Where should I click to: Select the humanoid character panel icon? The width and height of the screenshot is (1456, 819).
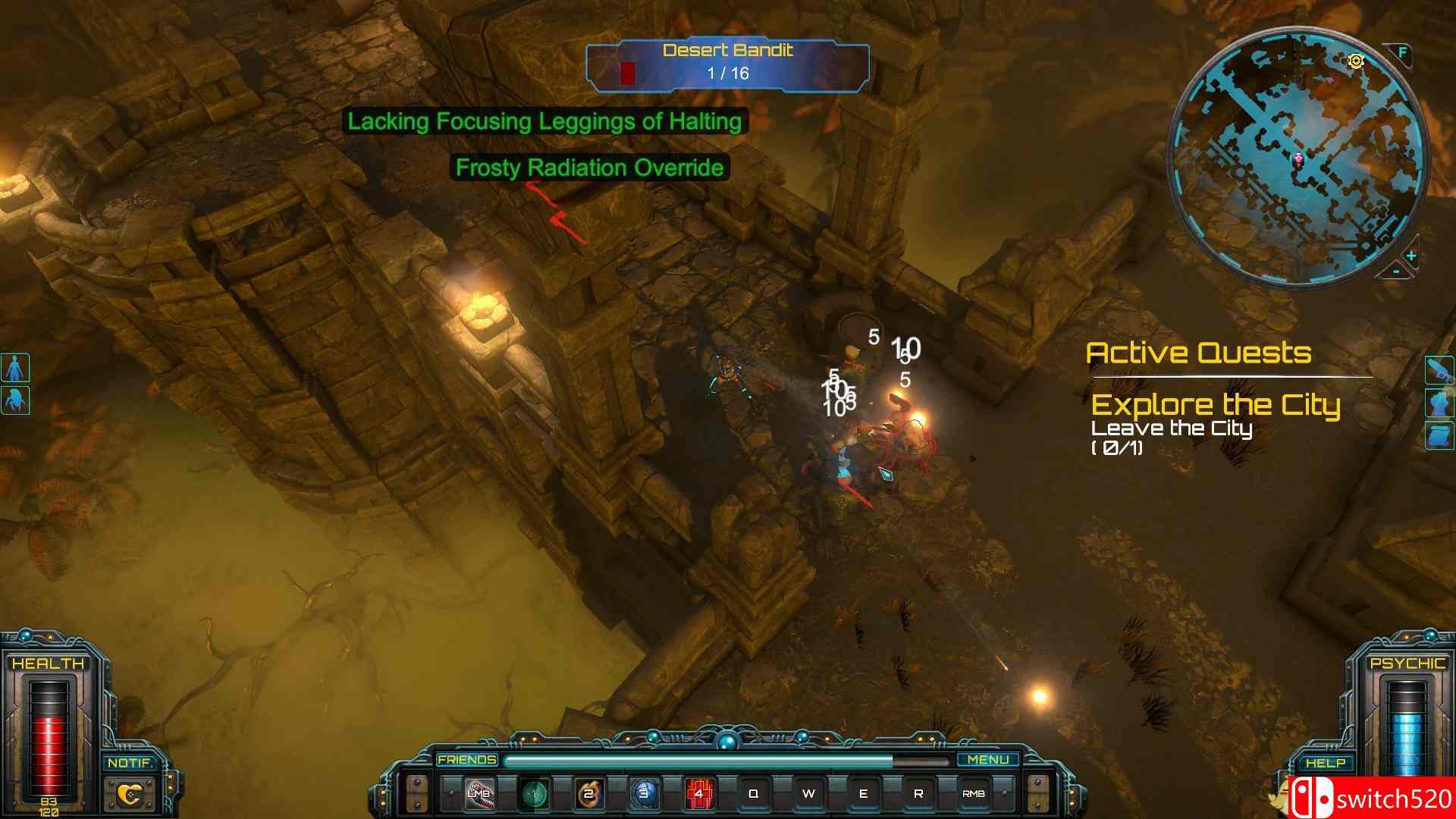14,368
